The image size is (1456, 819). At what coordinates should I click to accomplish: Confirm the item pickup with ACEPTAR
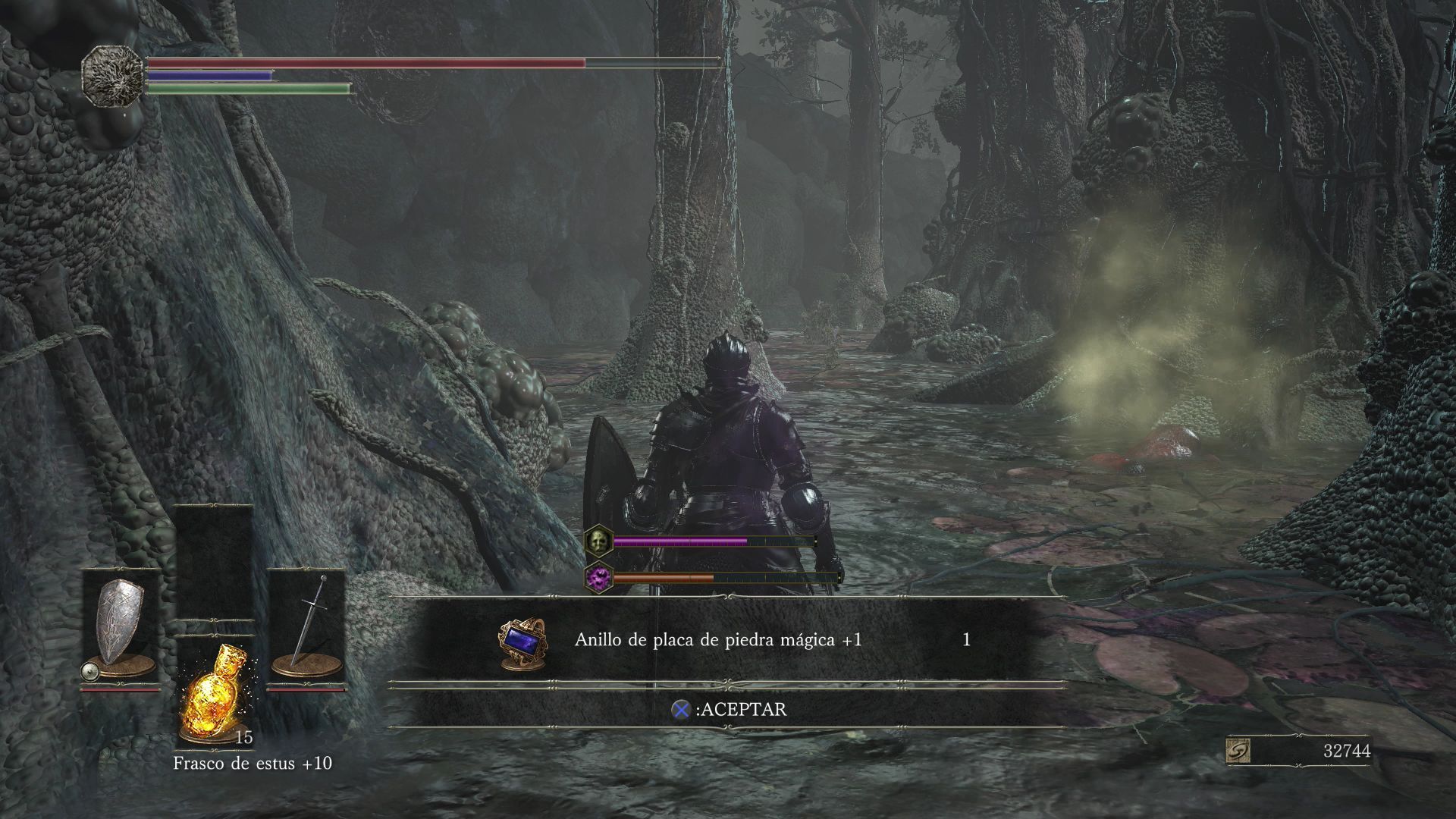(730, 709)
